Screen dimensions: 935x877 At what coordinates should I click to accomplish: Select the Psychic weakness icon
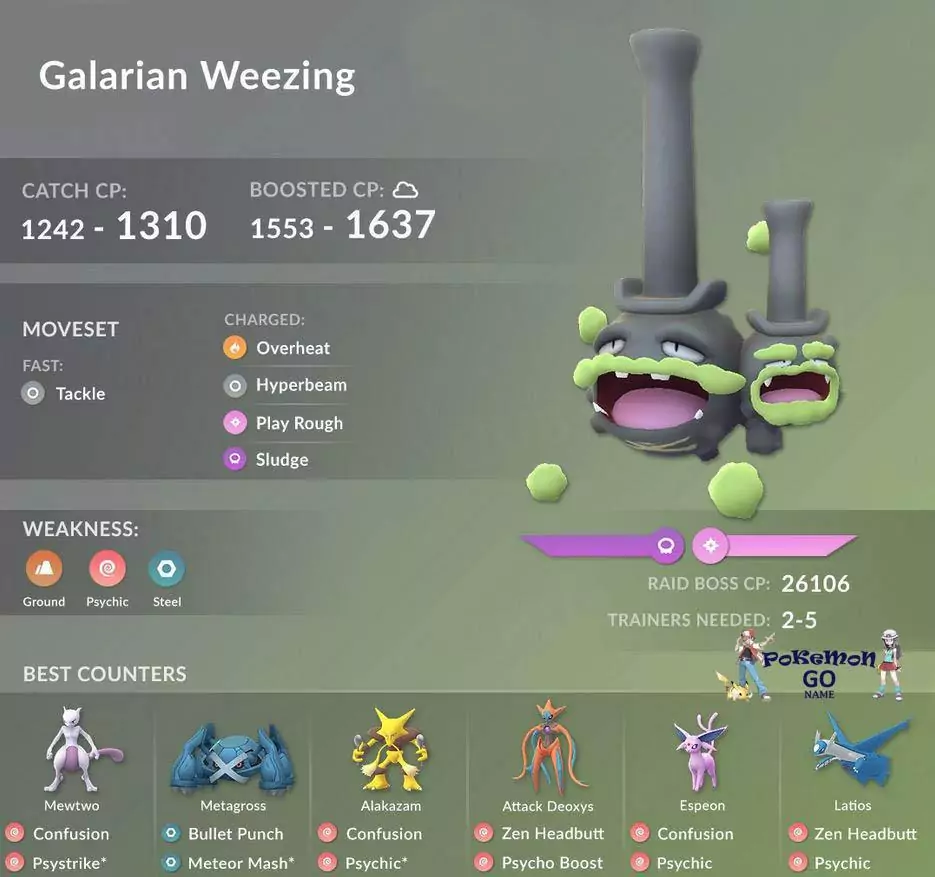(x=107, y=570)
